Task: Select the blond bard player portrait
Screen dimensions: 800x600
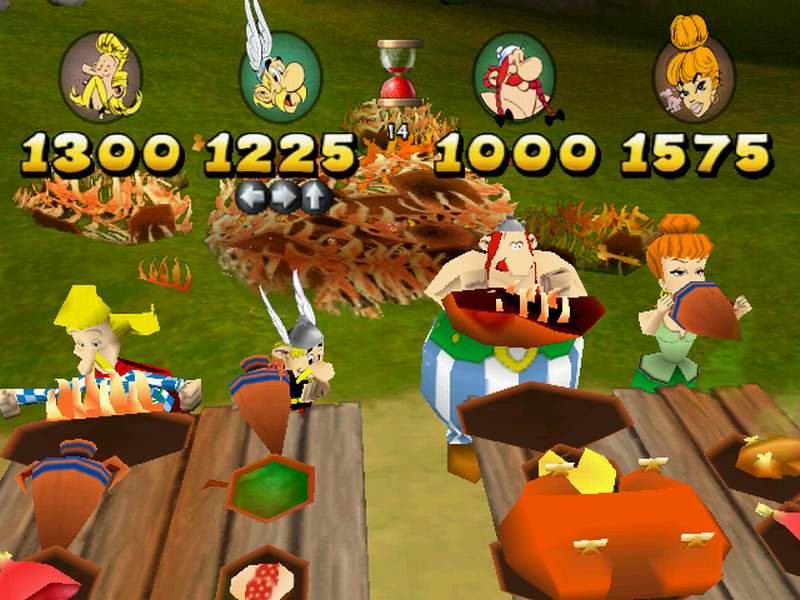Action: (100, 76)
